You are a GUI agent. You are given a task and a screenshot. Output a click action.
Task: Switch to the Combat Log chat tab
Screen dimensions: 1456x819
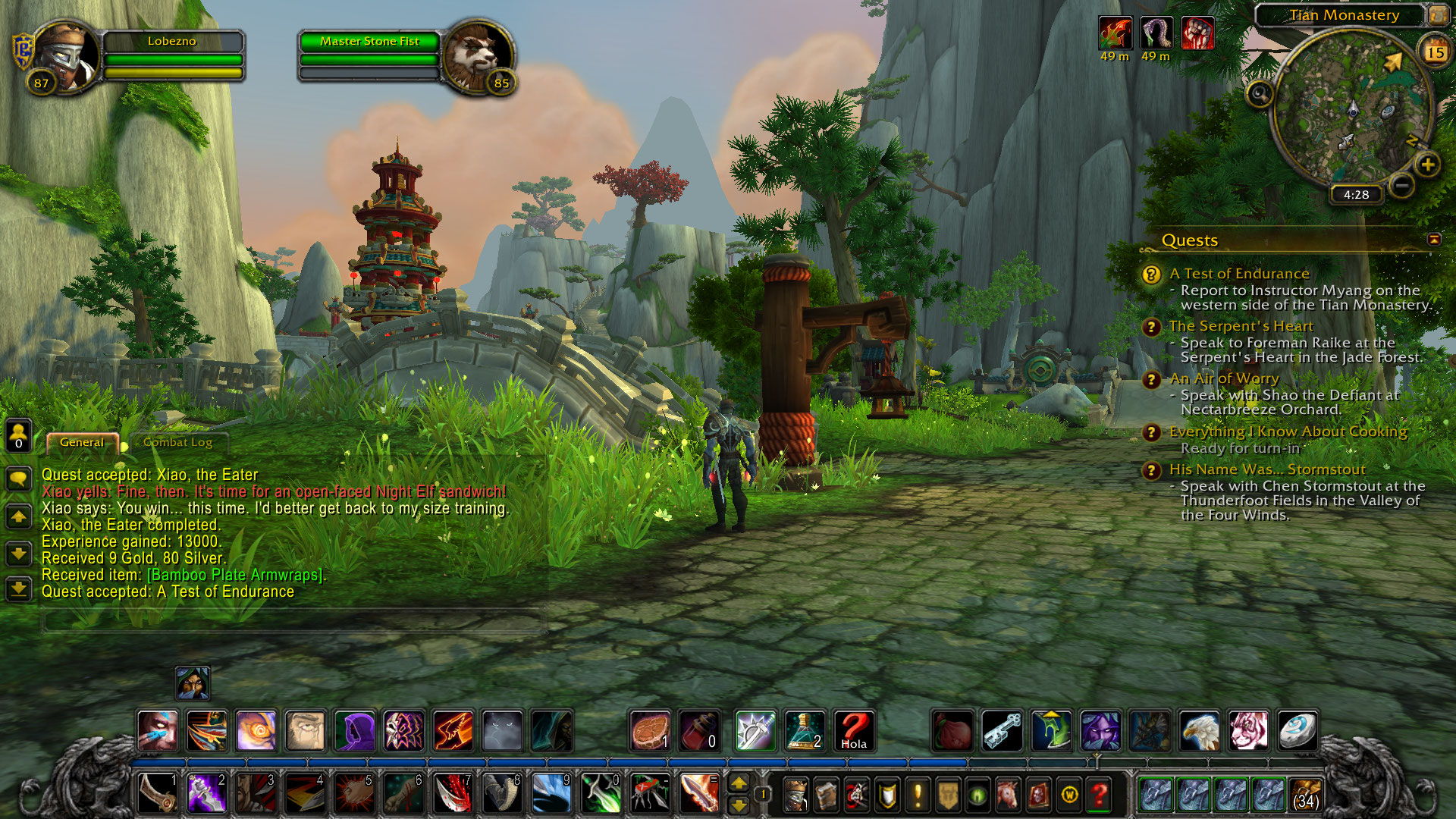[177, 442]
